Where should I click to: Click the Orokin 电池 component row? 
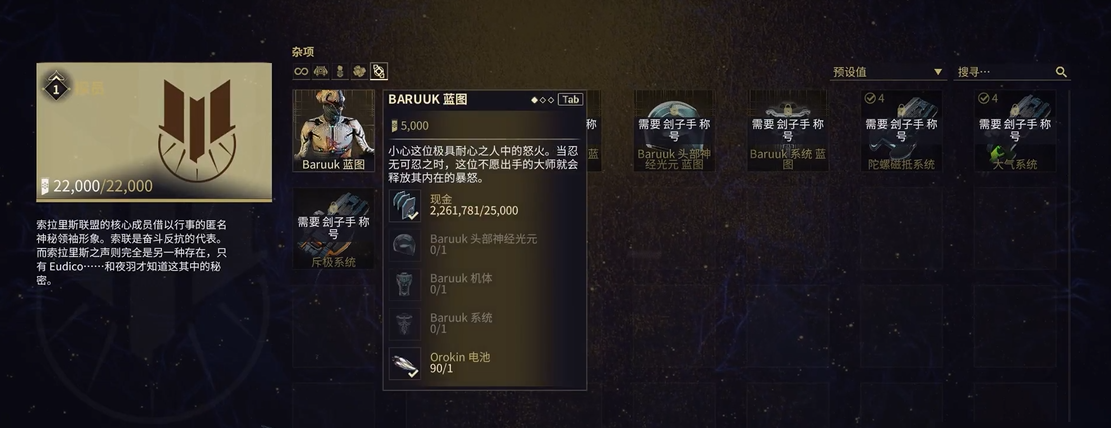click(x=485, y=363)
